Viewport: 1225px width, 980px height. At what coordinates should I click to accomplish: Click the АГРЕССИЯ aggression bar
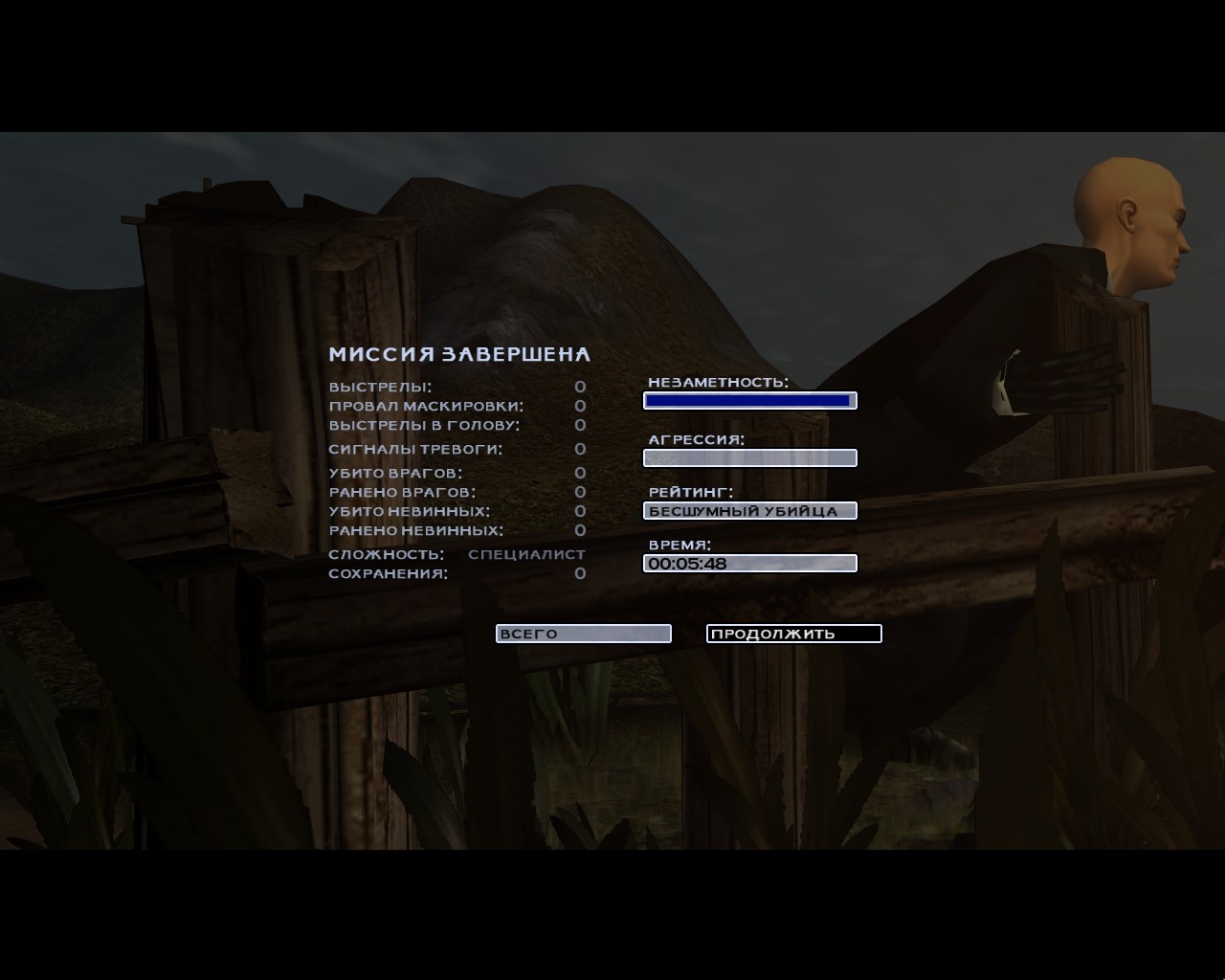click(750, 457)
